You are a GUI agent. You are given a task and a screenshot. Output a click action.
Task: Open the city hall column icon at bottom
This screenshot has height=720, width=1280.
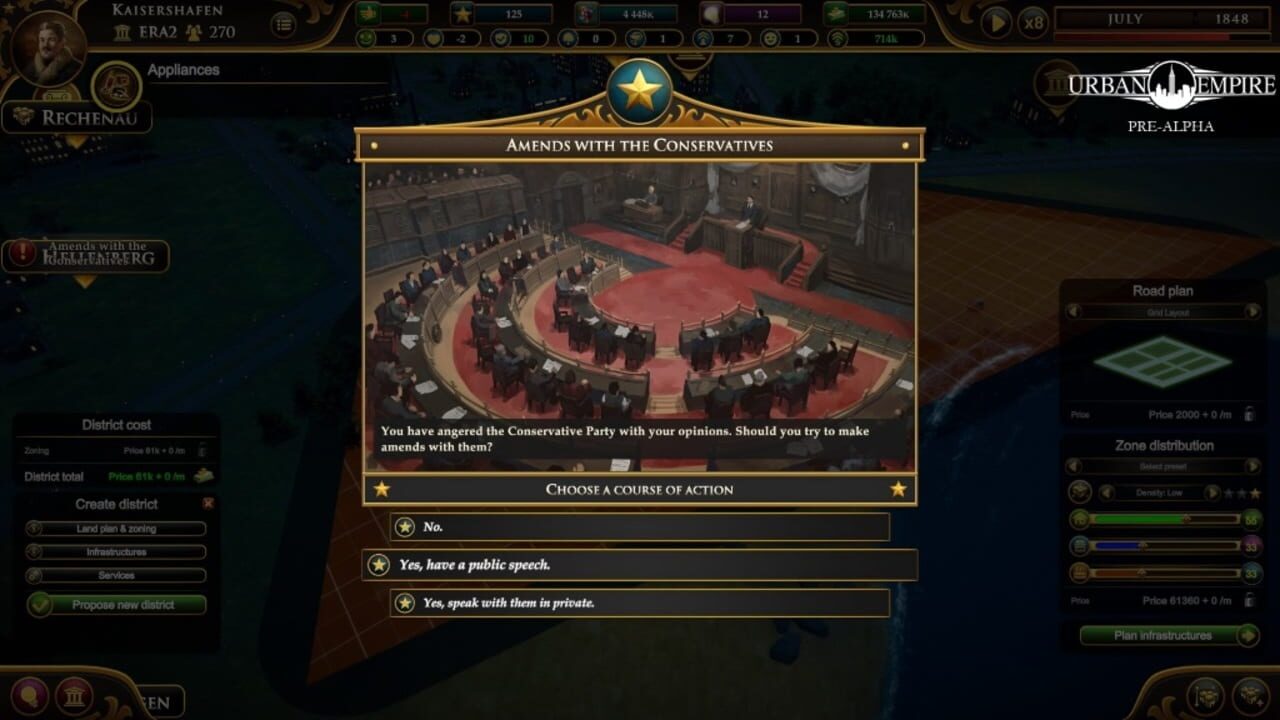point(75,697)
